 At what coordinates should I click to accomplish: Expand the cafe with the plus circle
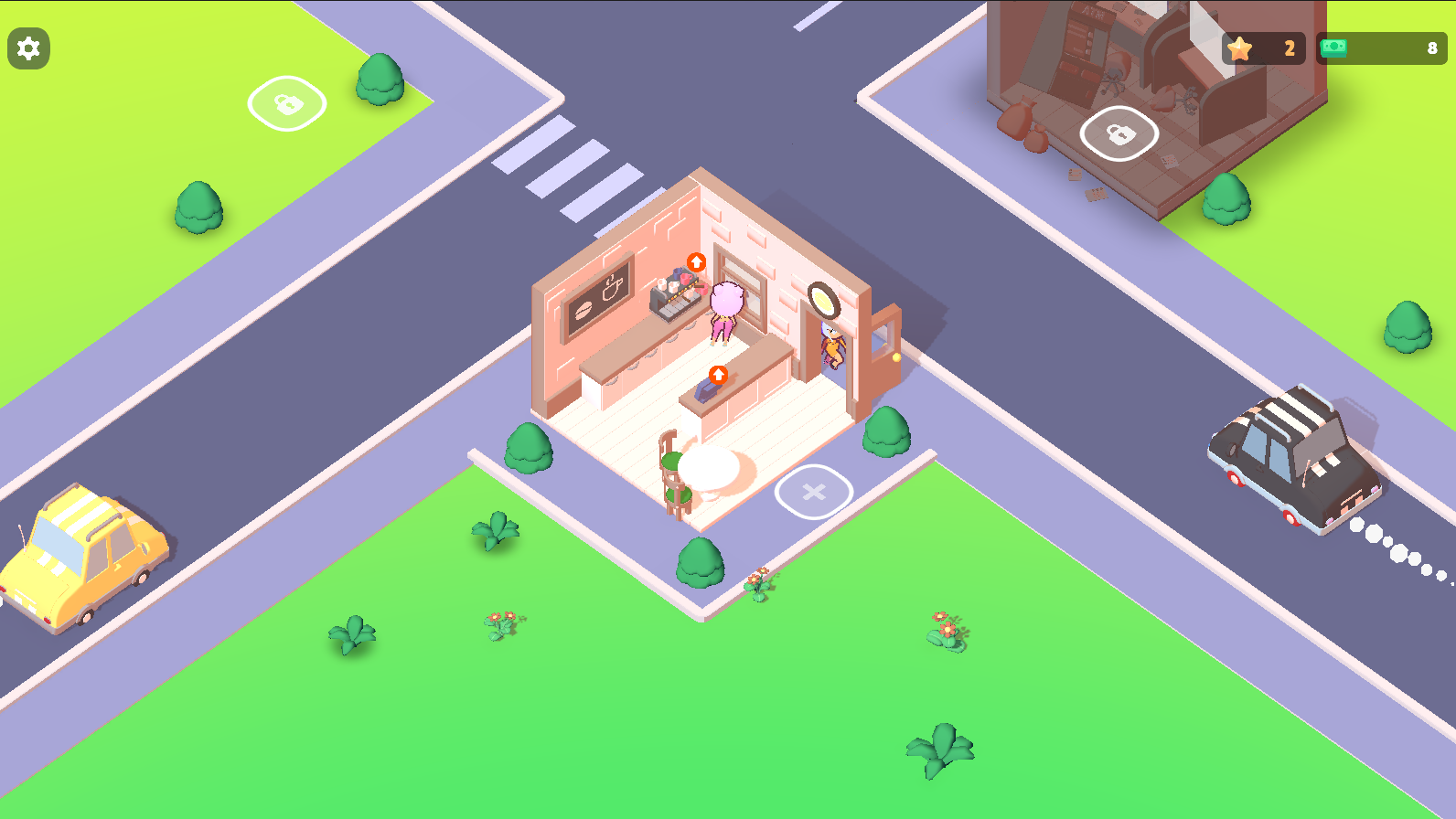coord(812,492)
